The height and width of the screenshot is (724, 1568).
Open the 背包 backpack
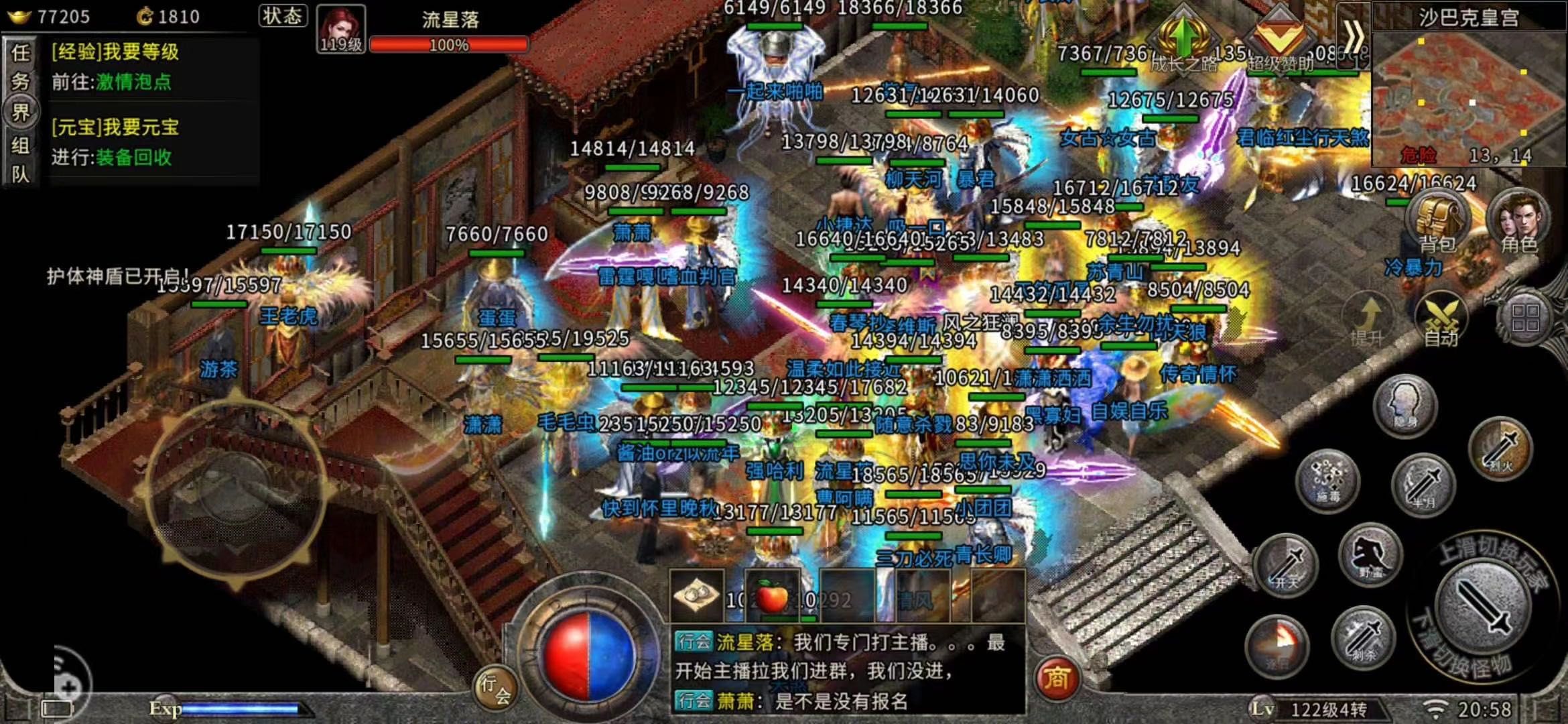click(1437, 220)
